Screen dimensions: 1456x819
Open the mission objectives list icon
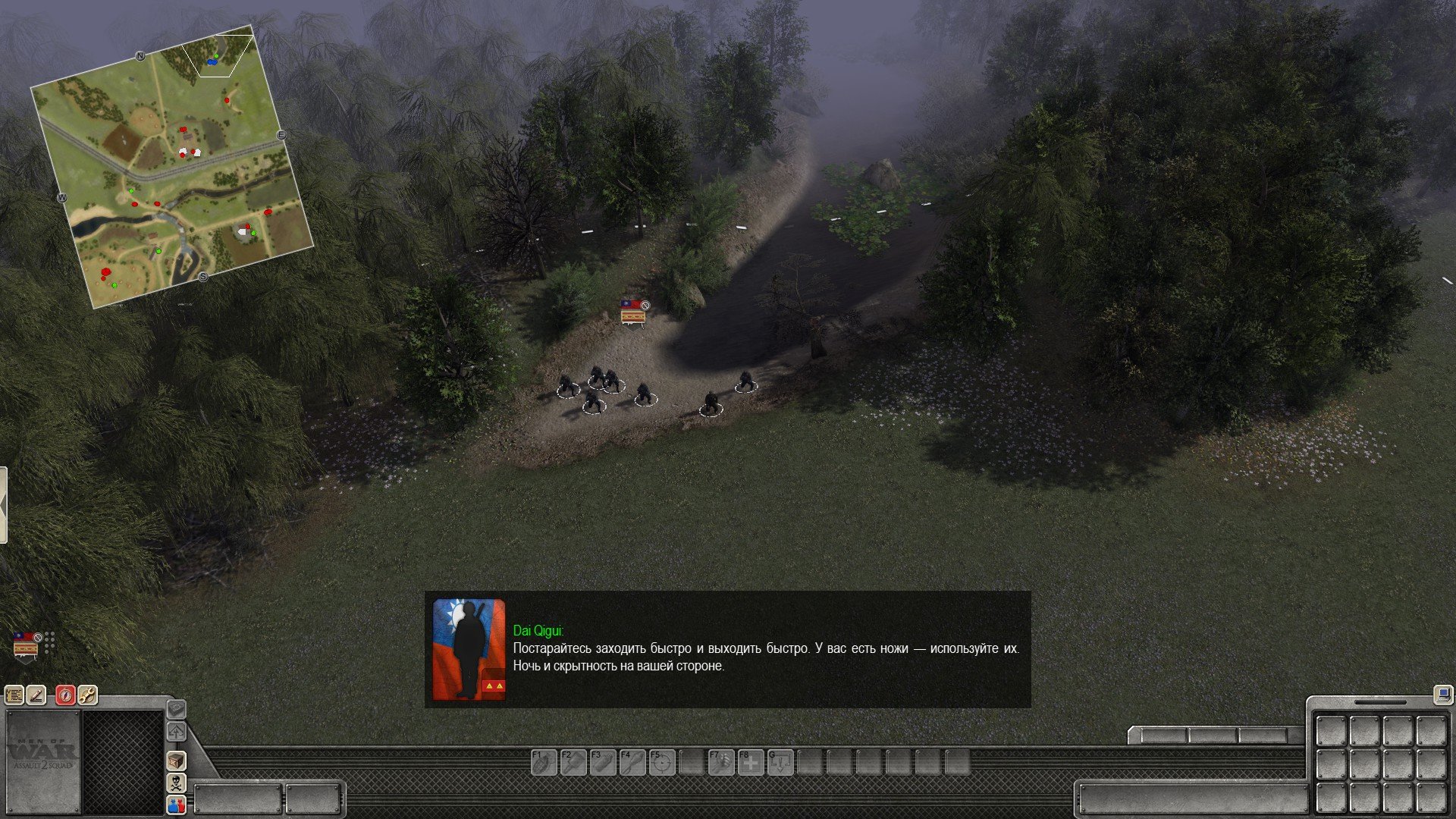click(x=14, y=695)
